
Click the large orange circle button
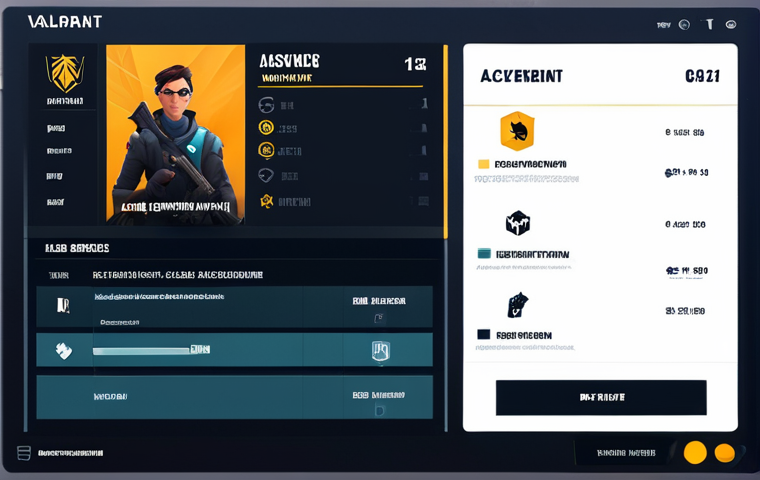[695, 452]
